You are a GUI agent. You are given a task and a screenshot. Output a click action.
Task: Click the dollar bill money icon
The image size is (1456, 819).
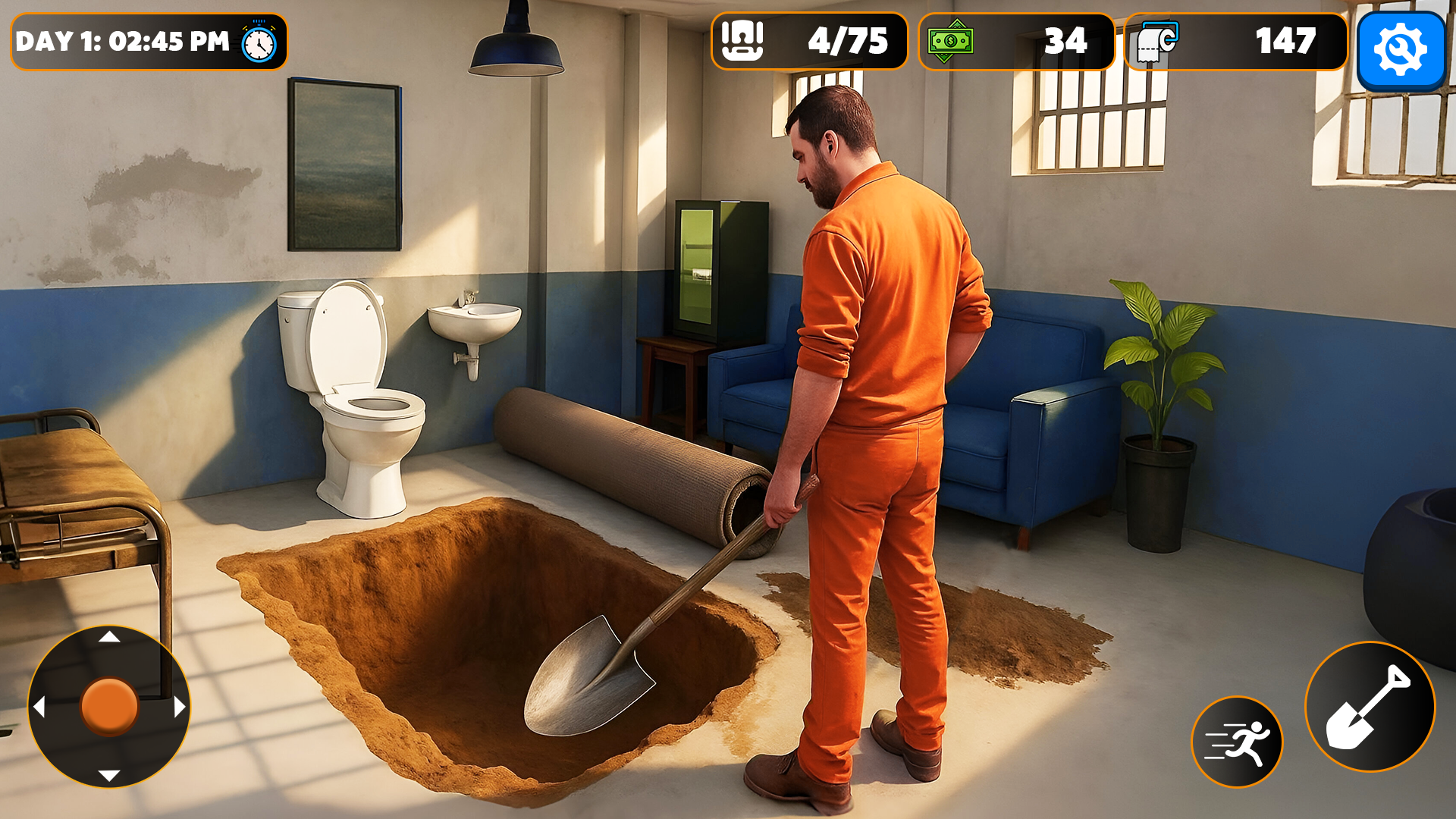point(951,42)
